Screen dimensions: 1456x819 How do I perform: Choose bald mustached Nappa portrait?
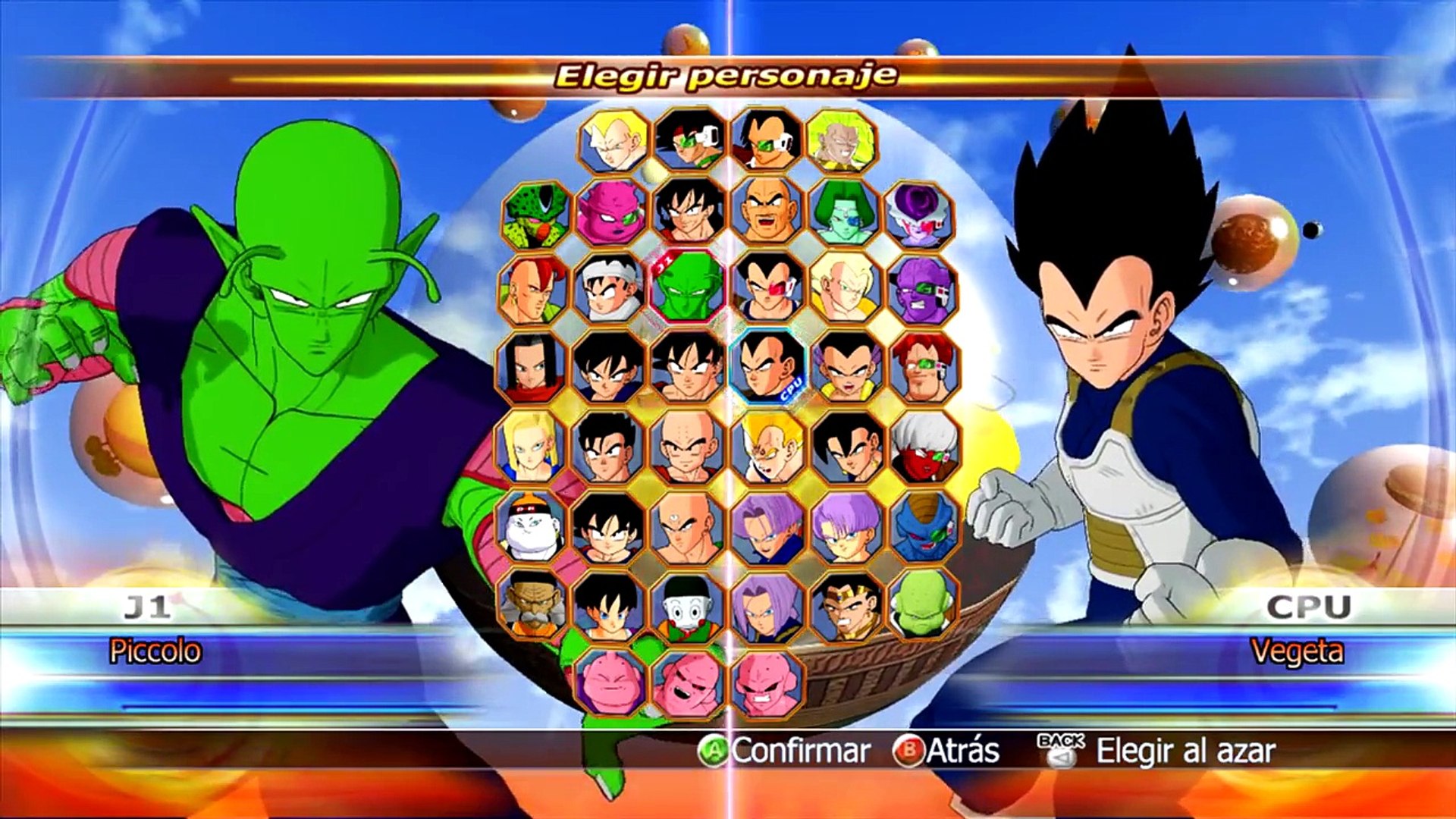click(767, 212)
